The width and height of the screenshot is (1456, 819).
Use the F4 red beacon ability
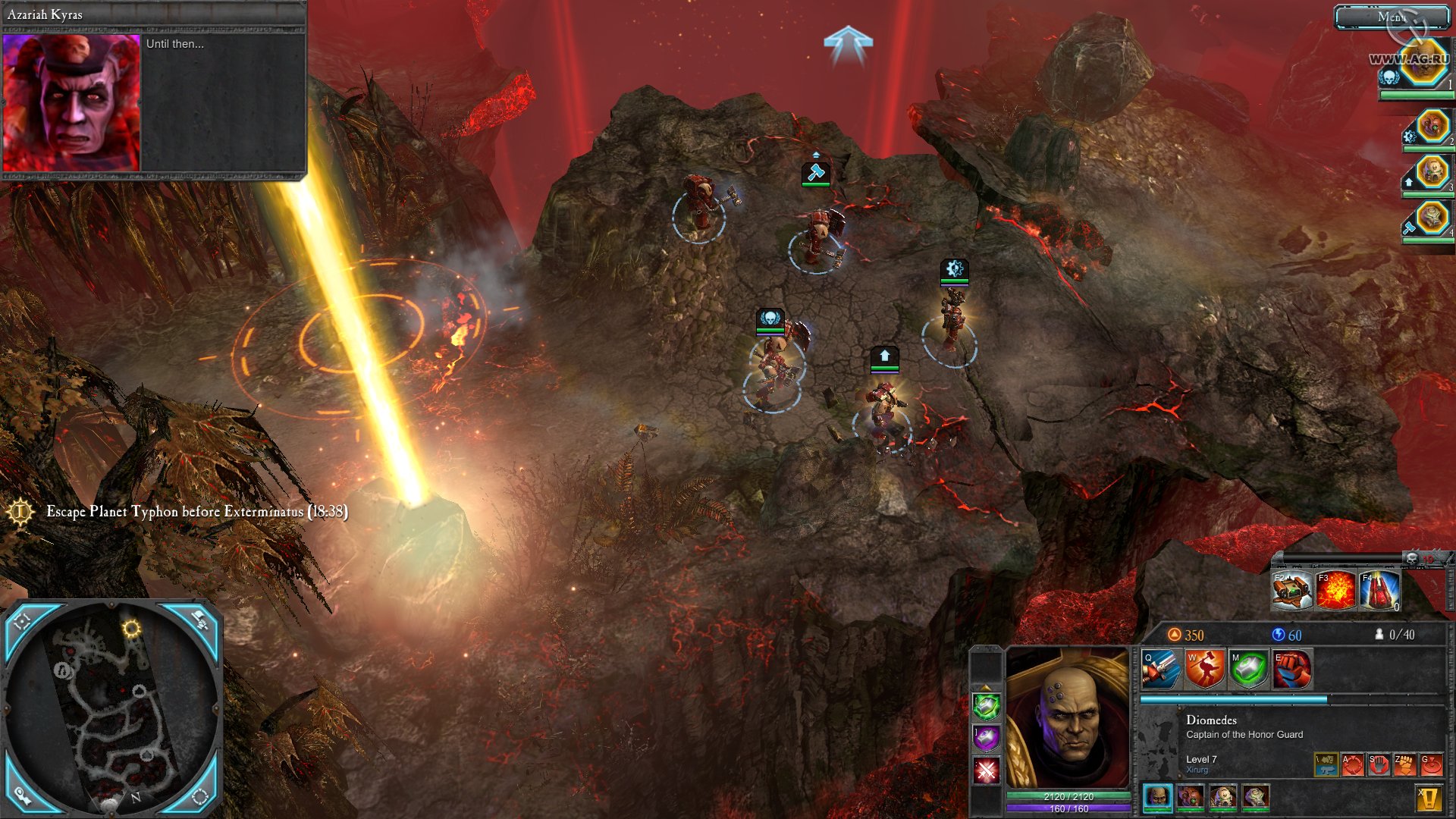(1379, 590)
